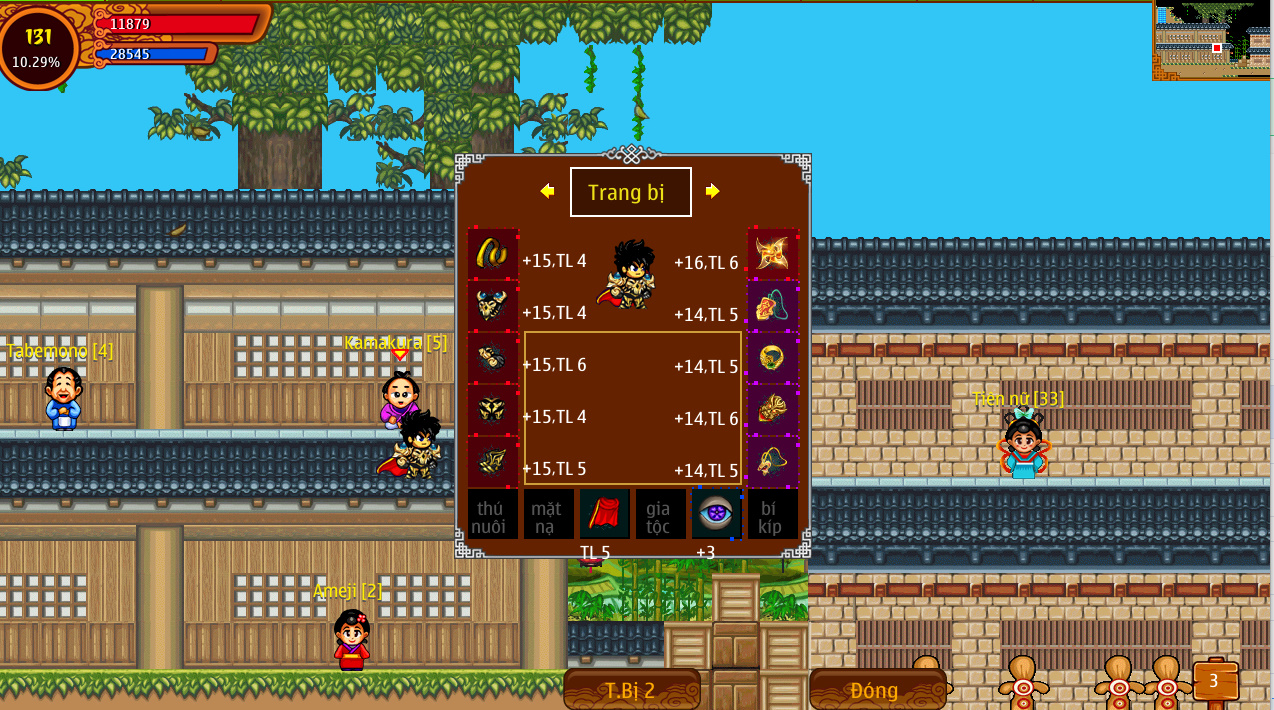Go to the next panel with right arrow
The width and height of the screenshot is (1274, 710).
pos(712,191)
